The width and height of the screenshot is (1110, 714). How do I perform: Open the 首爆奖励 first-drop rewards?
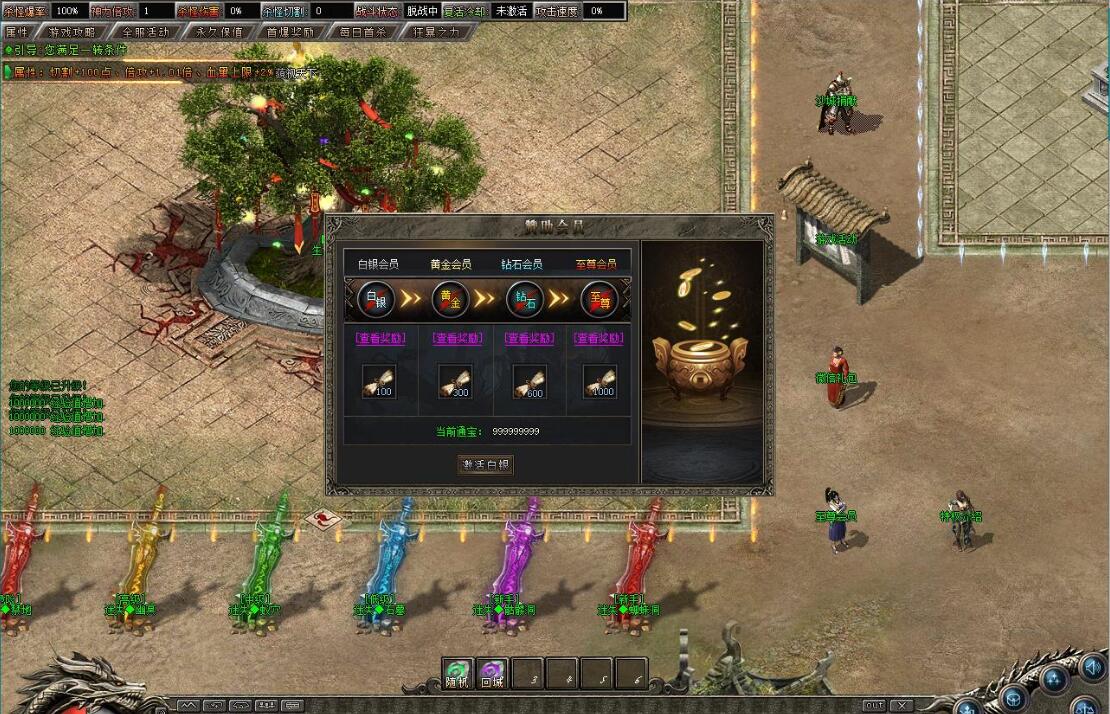(290, 31)
